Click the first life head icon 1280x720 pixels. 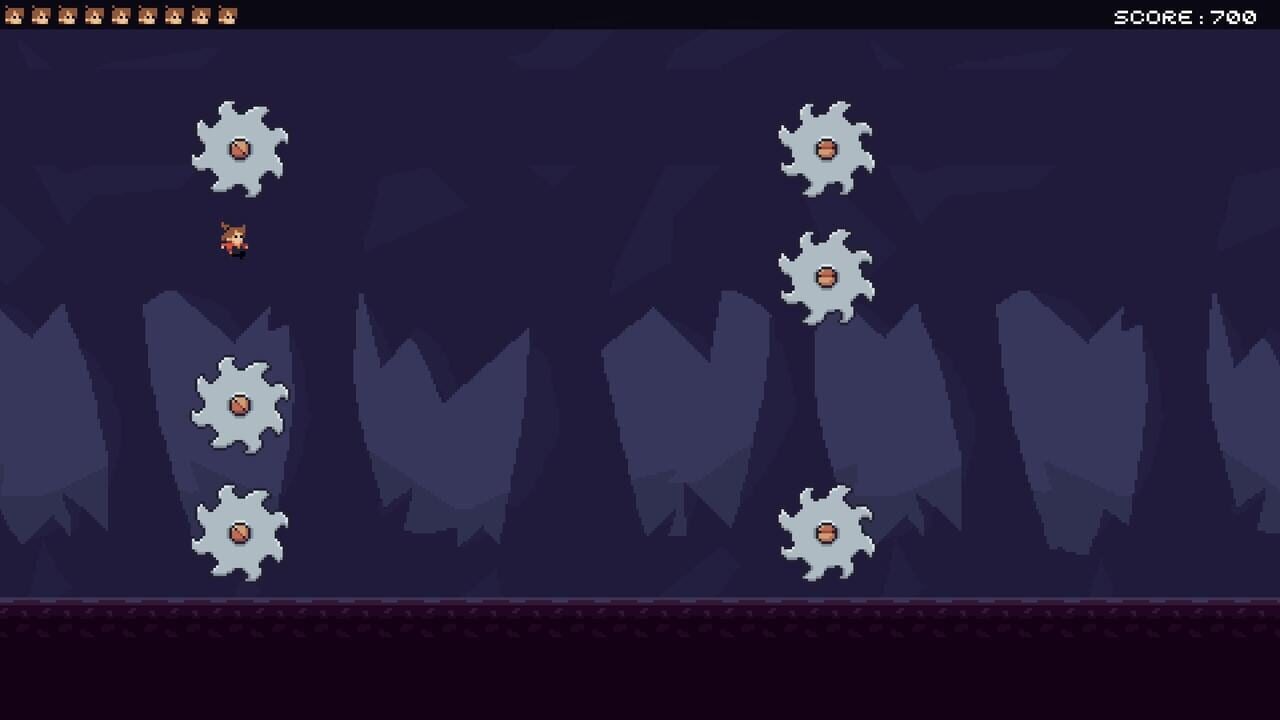[x=13, y=15]
